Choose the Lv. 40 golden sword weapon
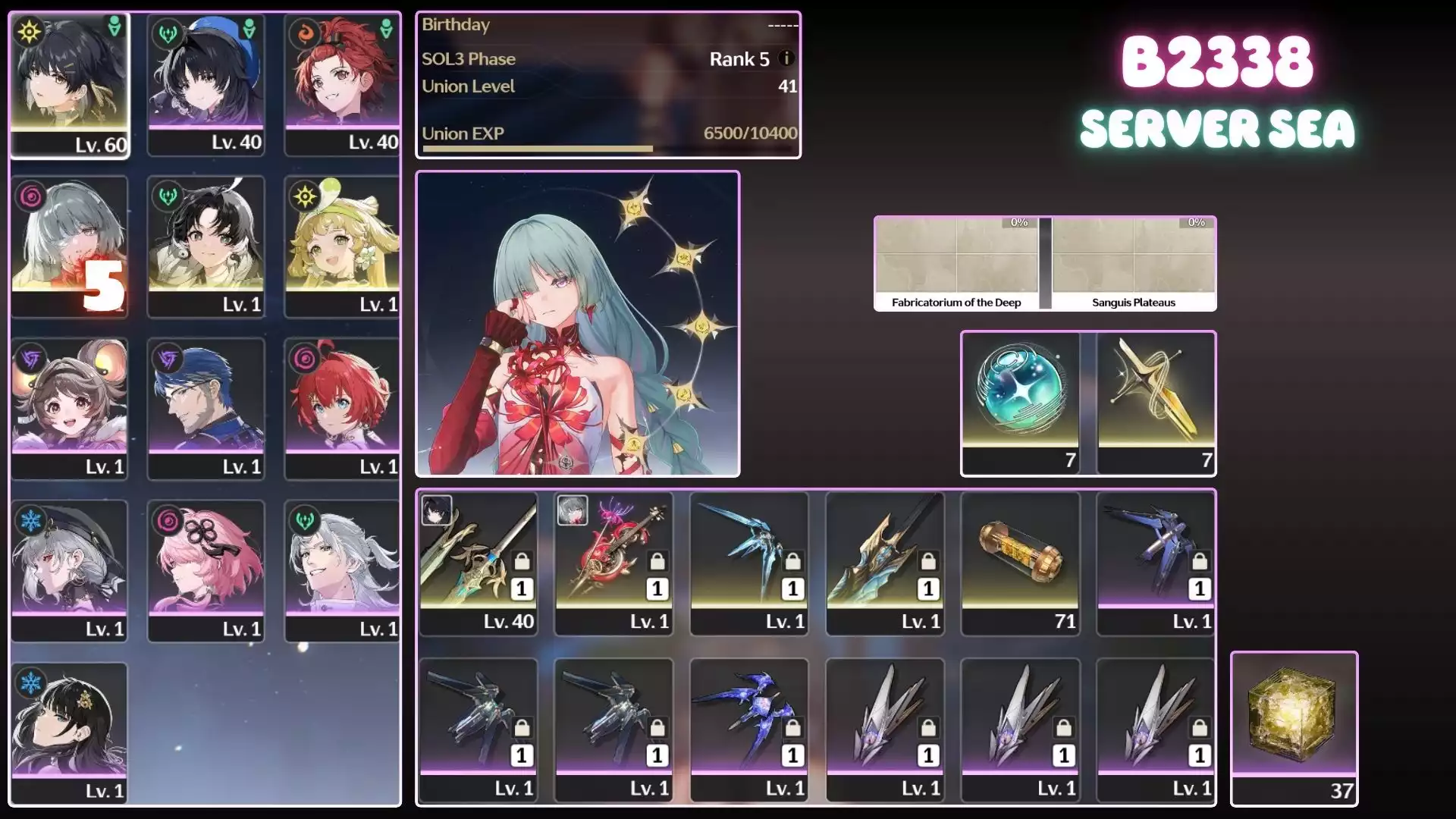The width and height of the screenshot is (1456, 819). 478,563
